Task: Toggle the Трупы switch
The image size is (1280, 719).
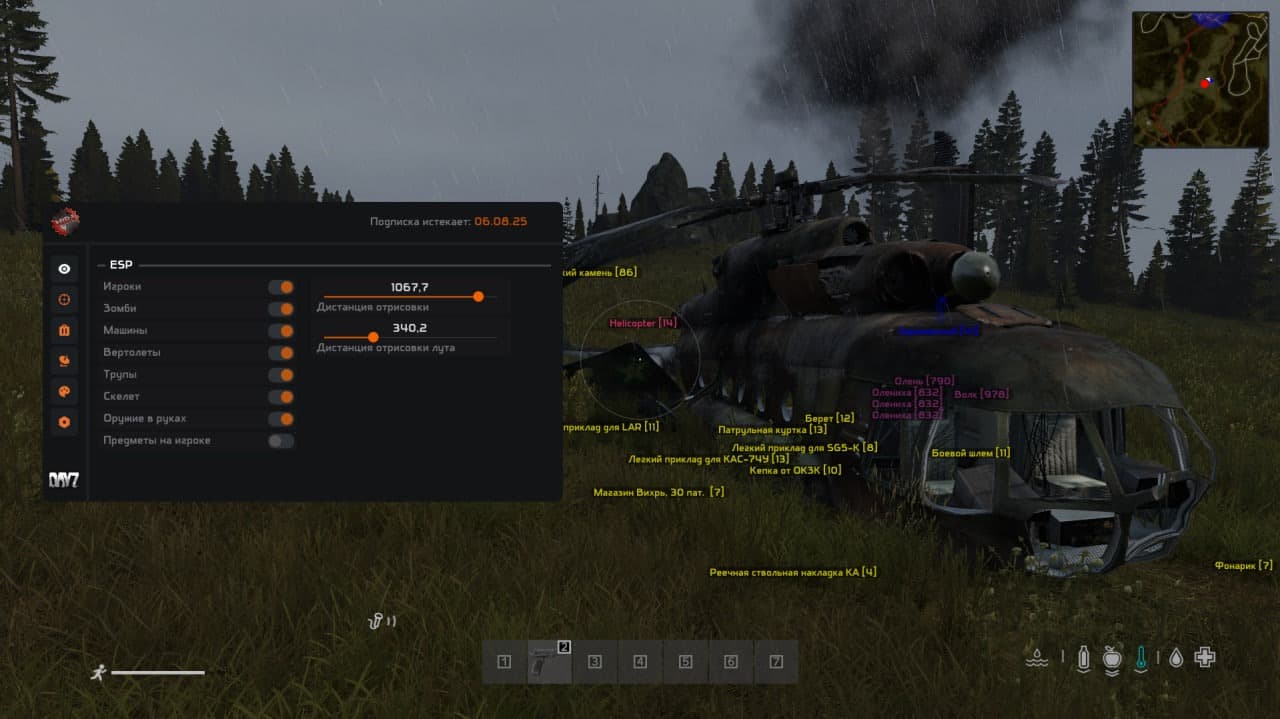Action: click(x=281, y=375)
